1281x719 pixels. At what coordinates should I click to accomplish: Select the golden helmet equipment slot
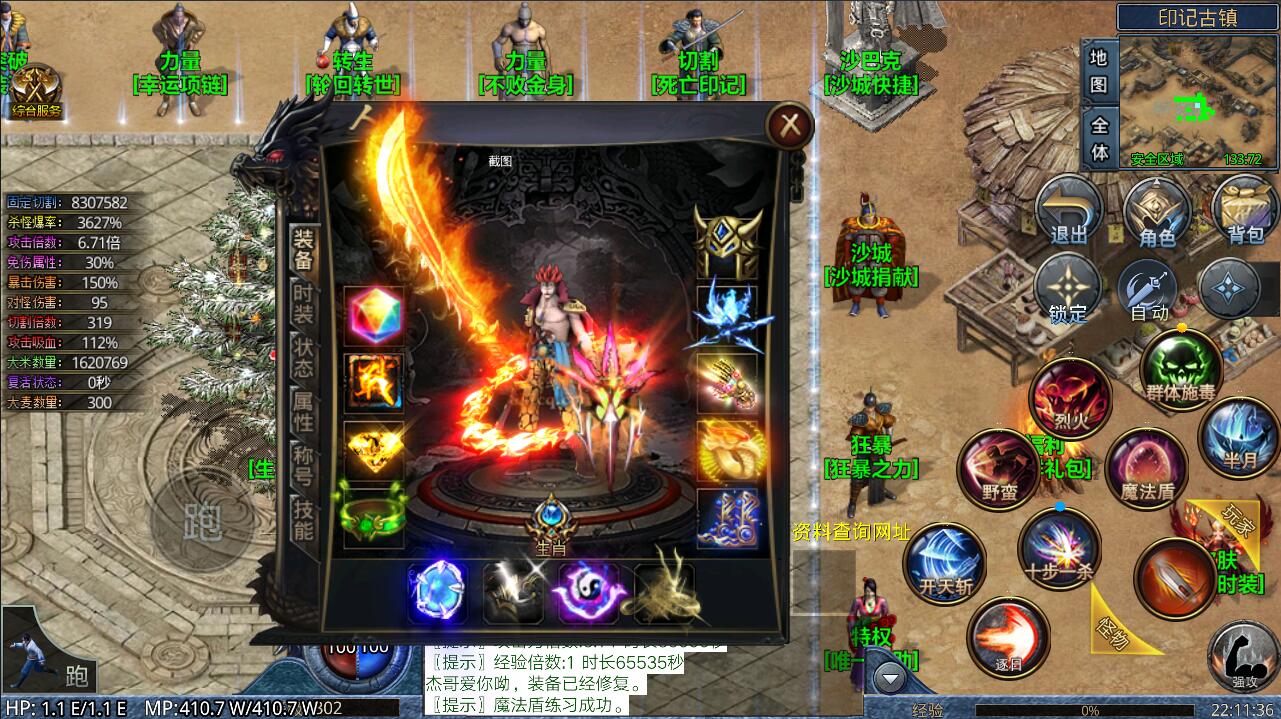728,244
